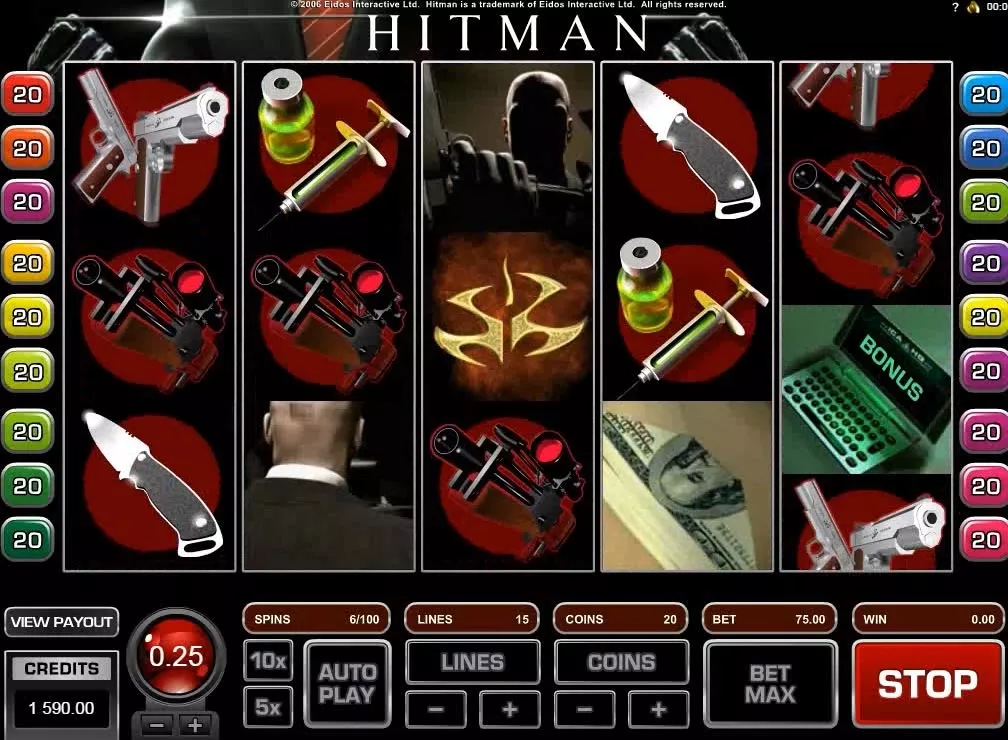Start Auto Play spins
Viewport: 1008px width, 740px height.
point(347,684)
